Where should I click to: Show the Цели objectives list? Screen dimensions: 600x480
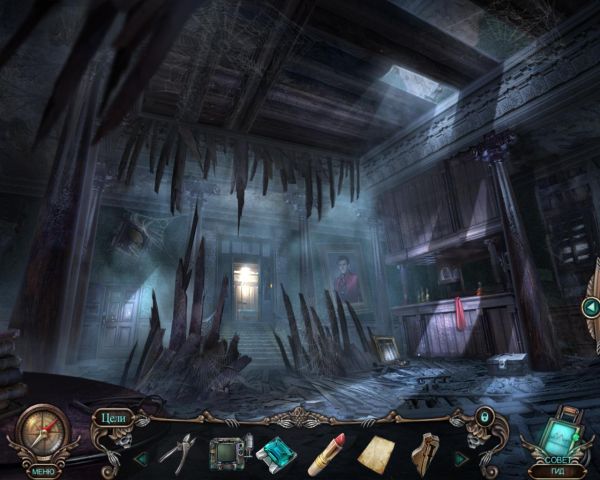coord(111,417)
